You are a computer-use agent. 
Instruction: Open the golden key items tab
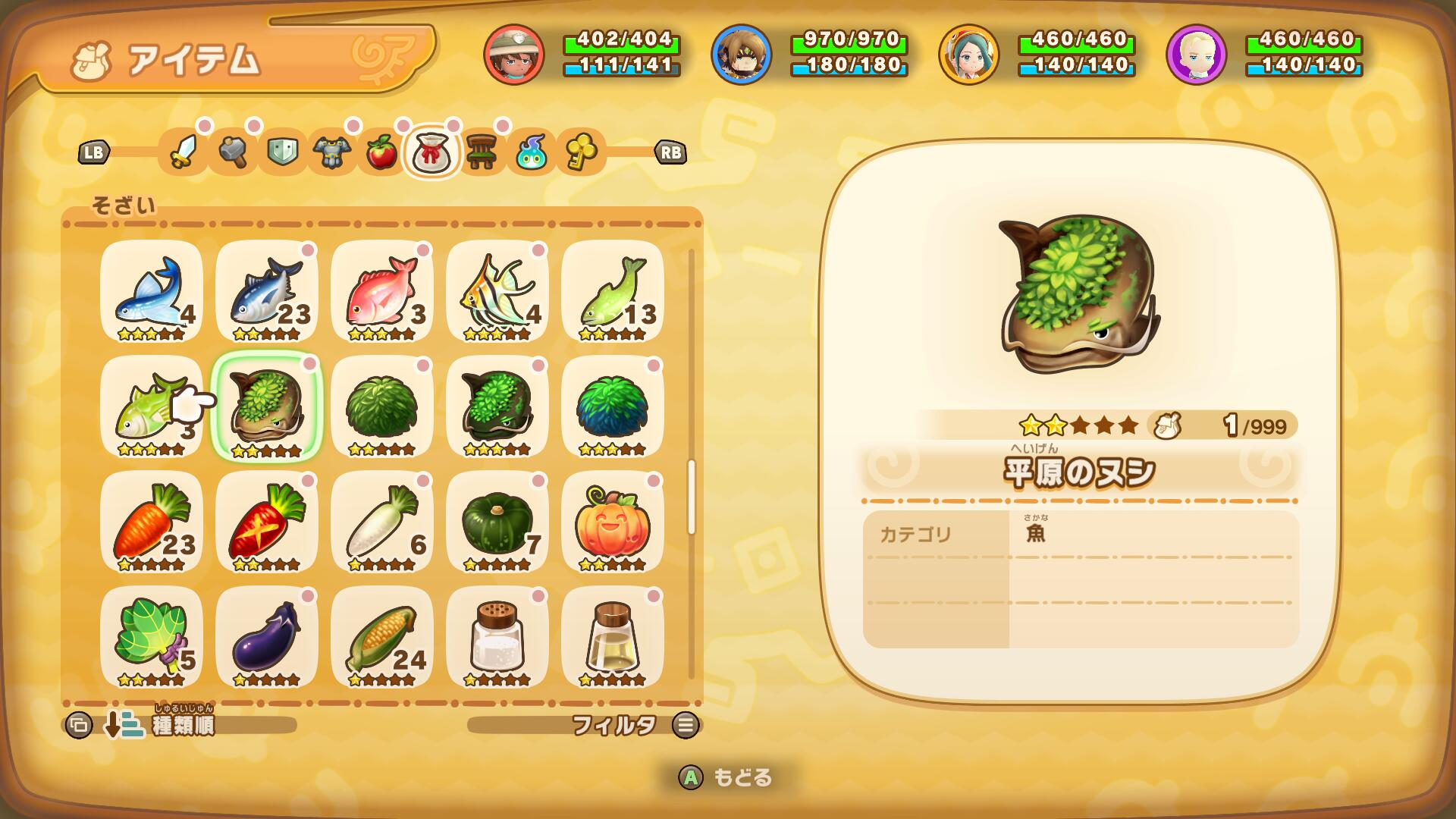pyautogui.click(x=581, y=152)
